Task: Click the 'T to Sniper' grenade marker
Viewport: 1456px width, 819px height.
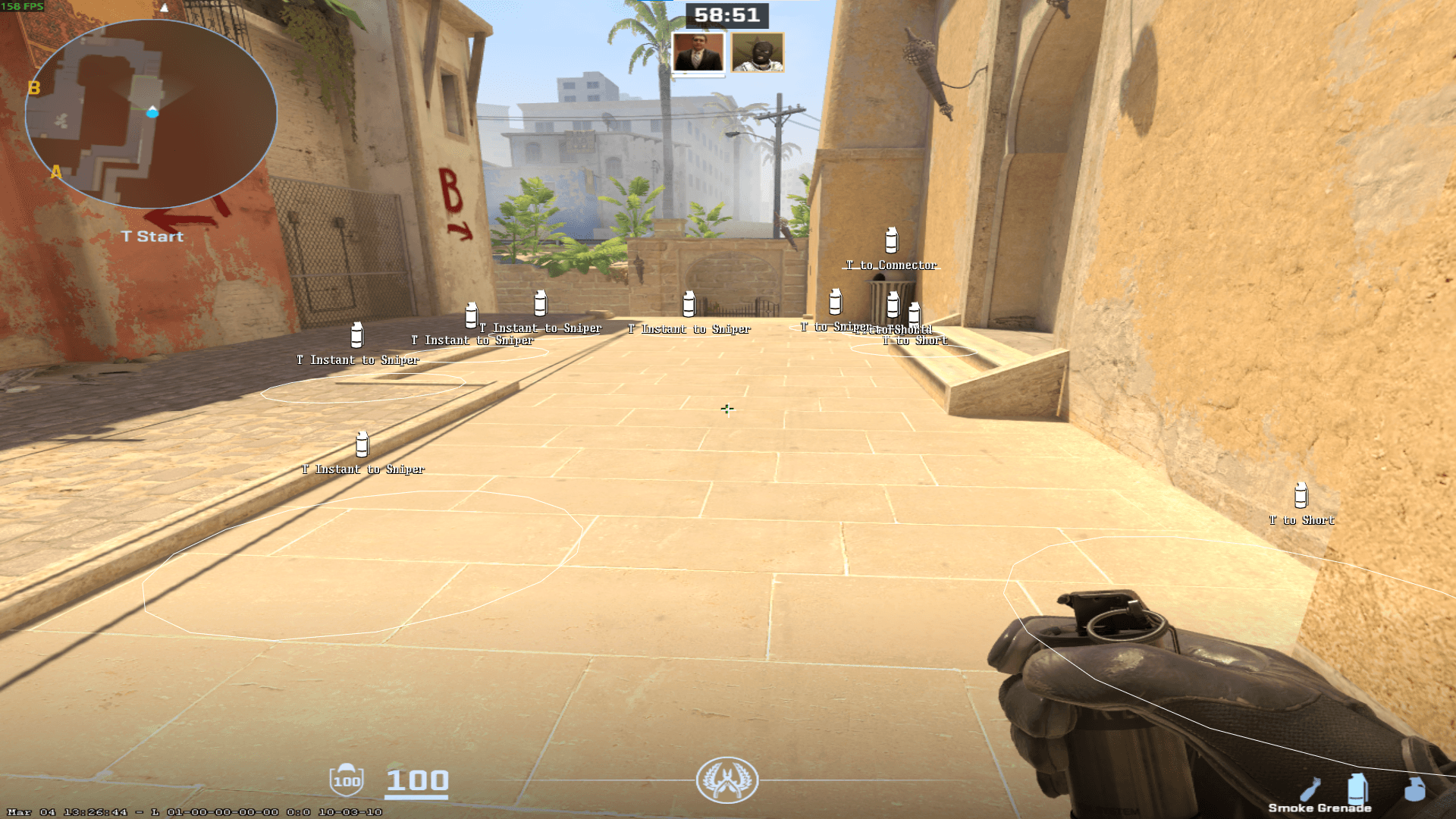Action: click(x=835, y=303)
